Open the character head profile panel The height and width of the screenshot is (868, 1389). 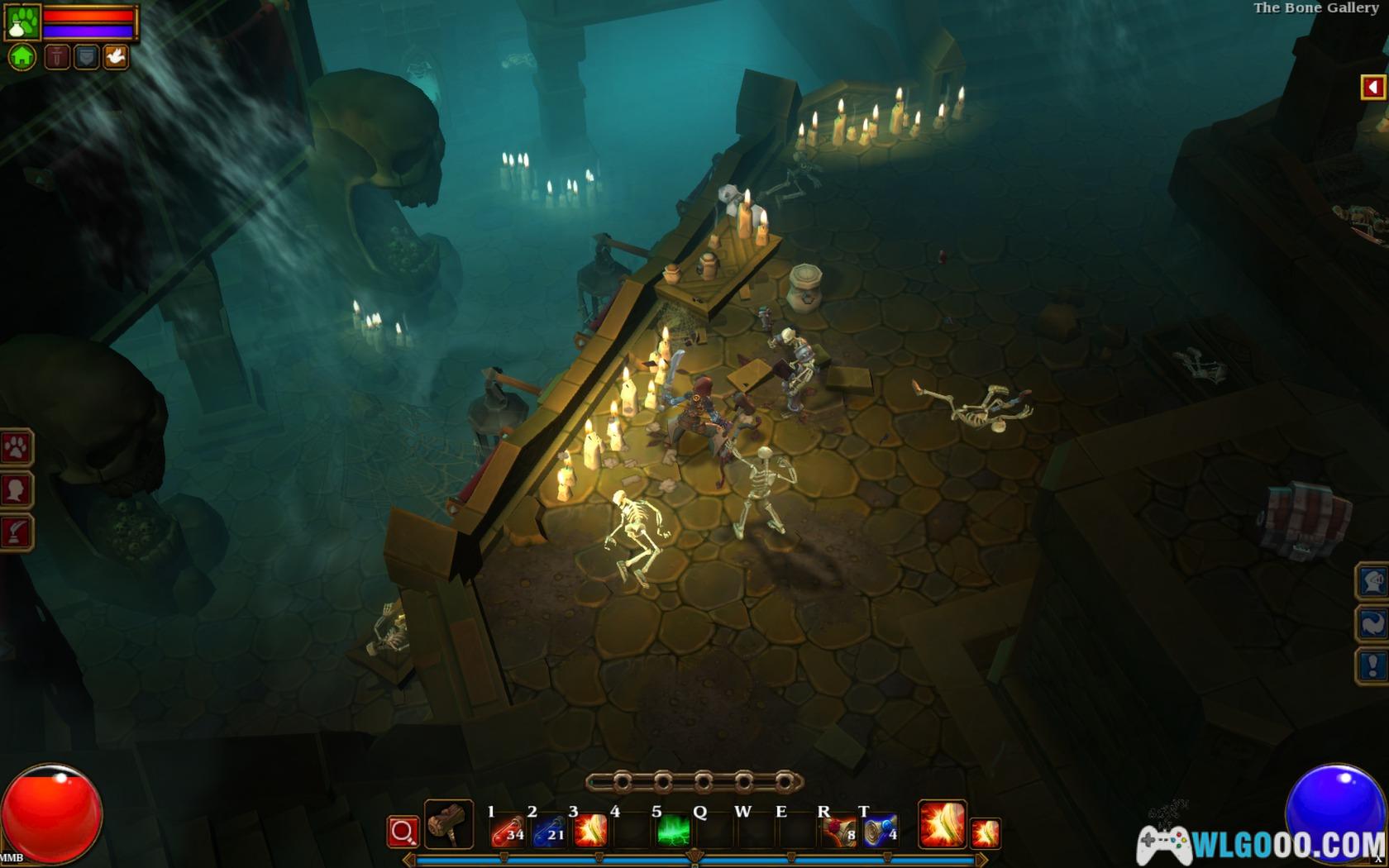point(17,490)
